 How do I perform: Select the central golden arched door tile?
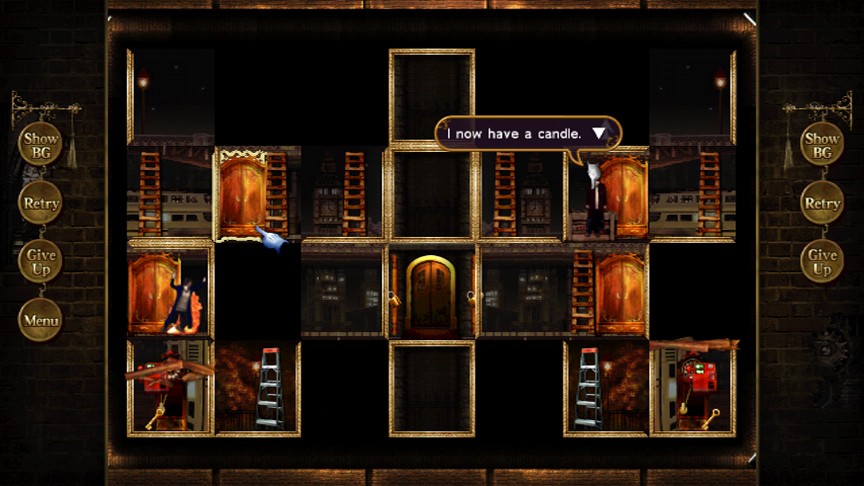tap(432, 293)
